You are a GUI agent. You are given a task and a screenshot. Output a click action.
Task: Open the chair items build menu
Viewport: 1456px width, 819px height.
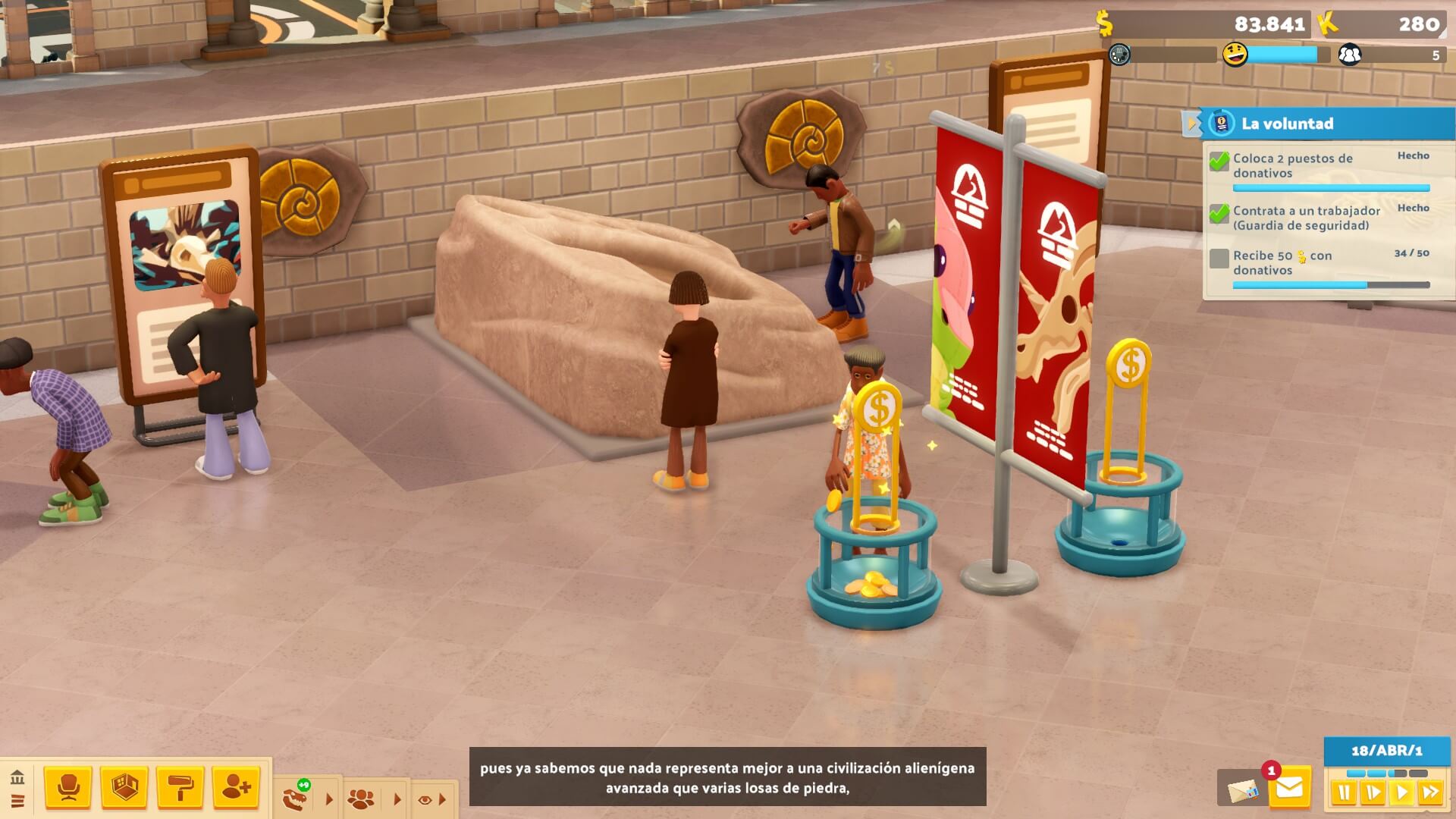[x=68, y=789]
